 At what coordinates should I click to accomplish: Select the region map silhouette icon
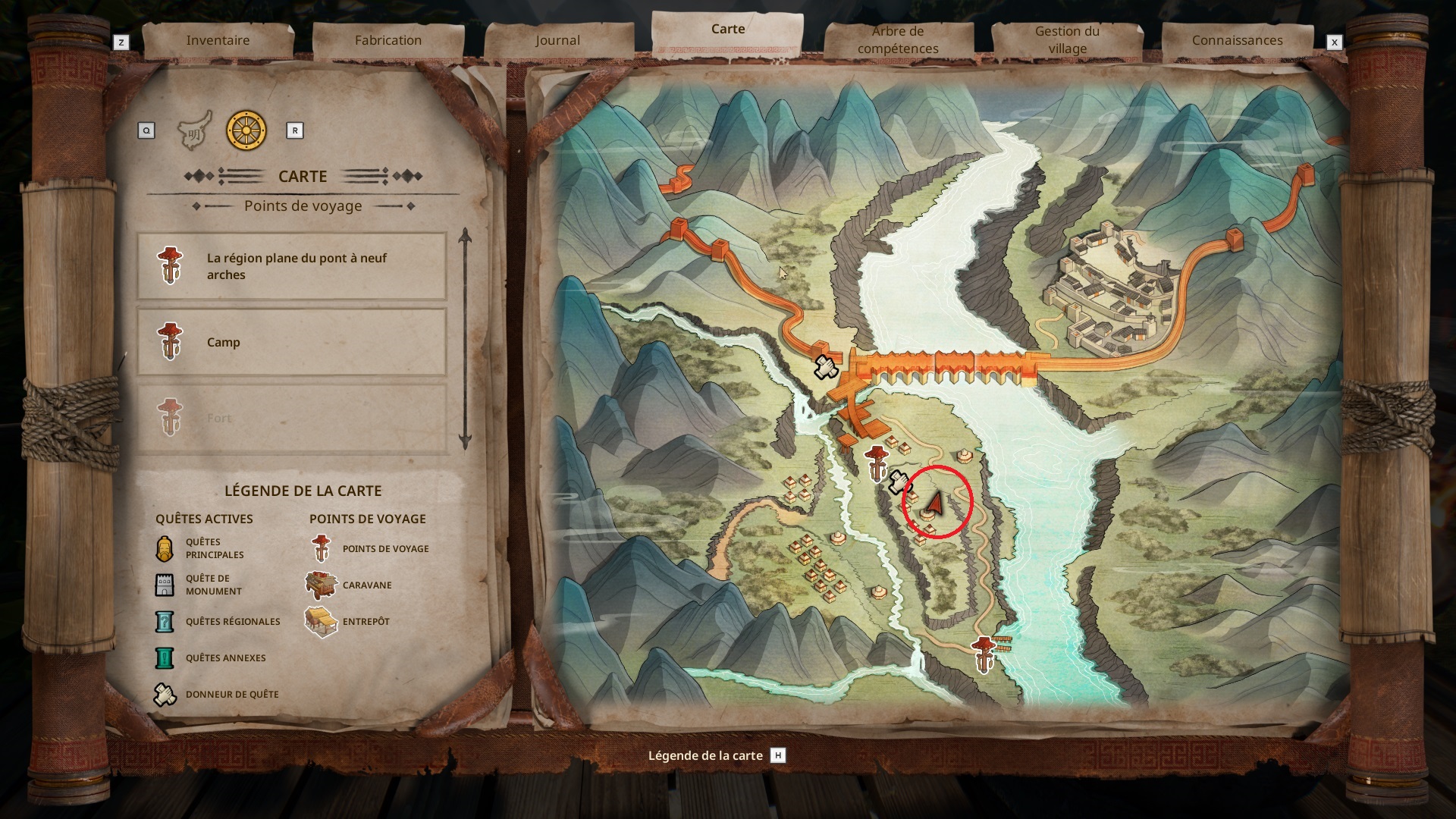(194, 132)
